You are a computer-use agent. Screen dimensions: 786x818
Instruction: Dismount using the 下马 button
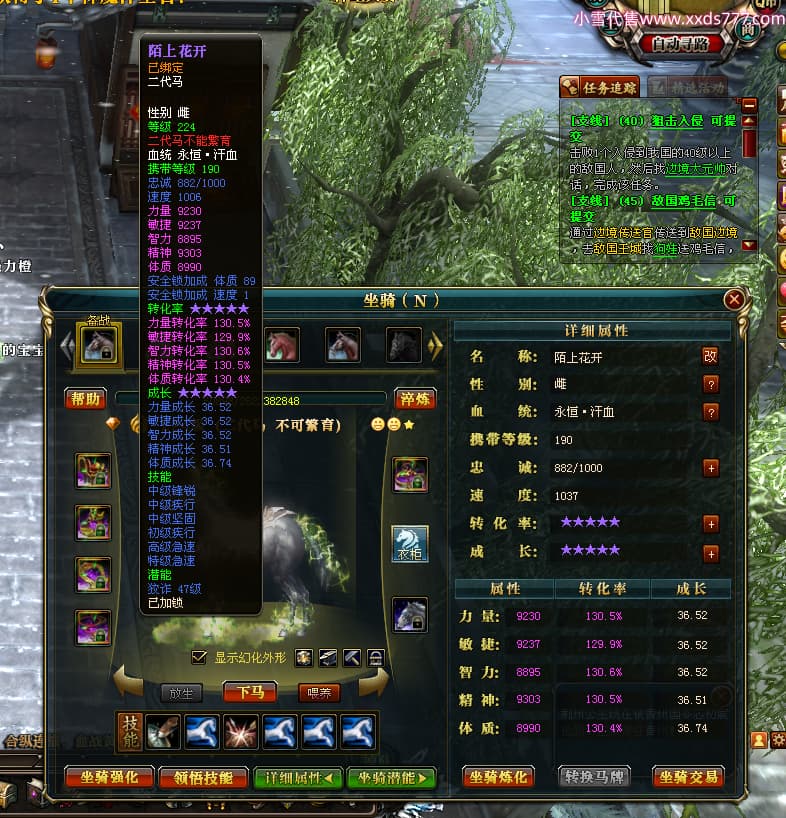[250, 692]
